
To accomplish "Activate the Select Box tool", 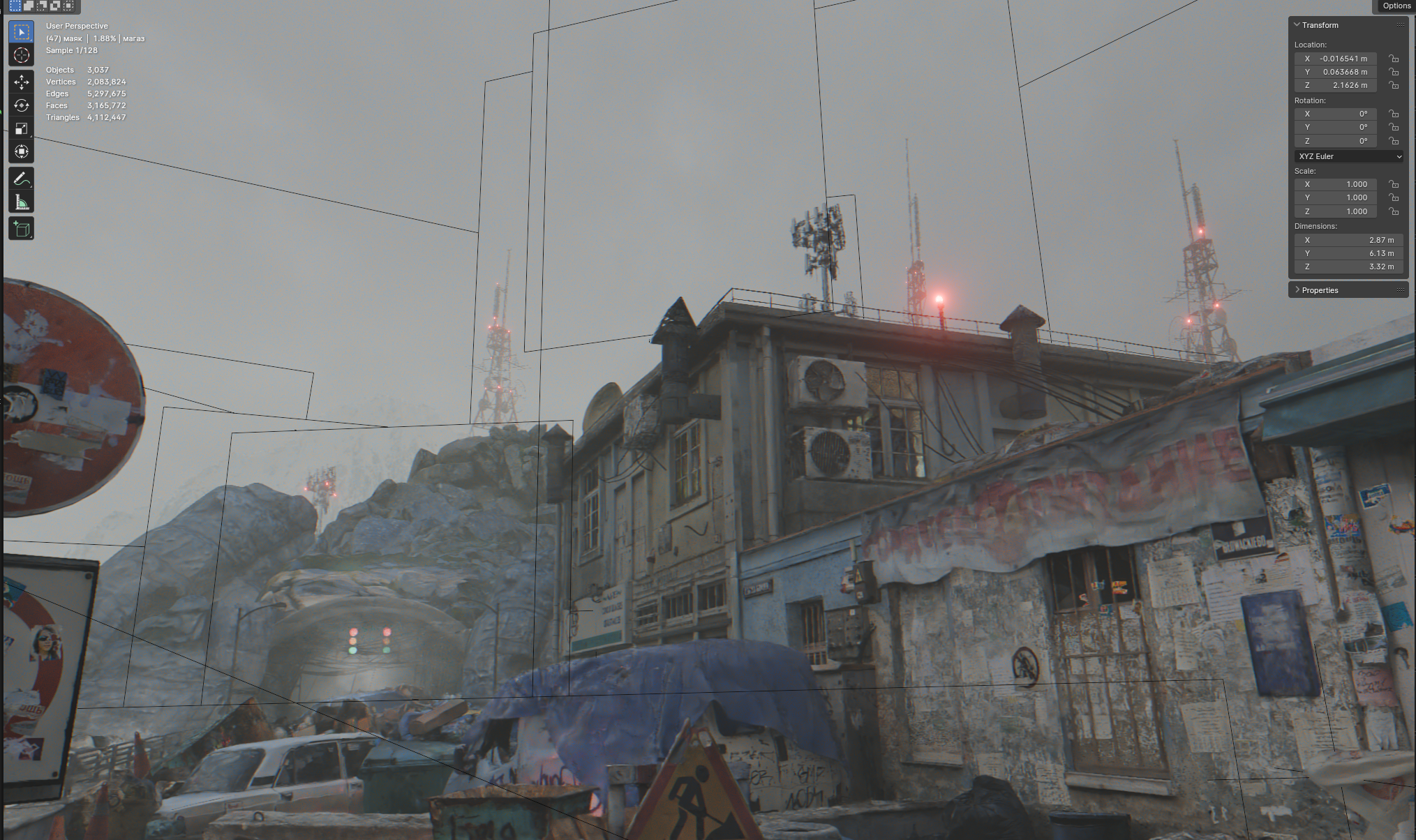I will 21,32.
